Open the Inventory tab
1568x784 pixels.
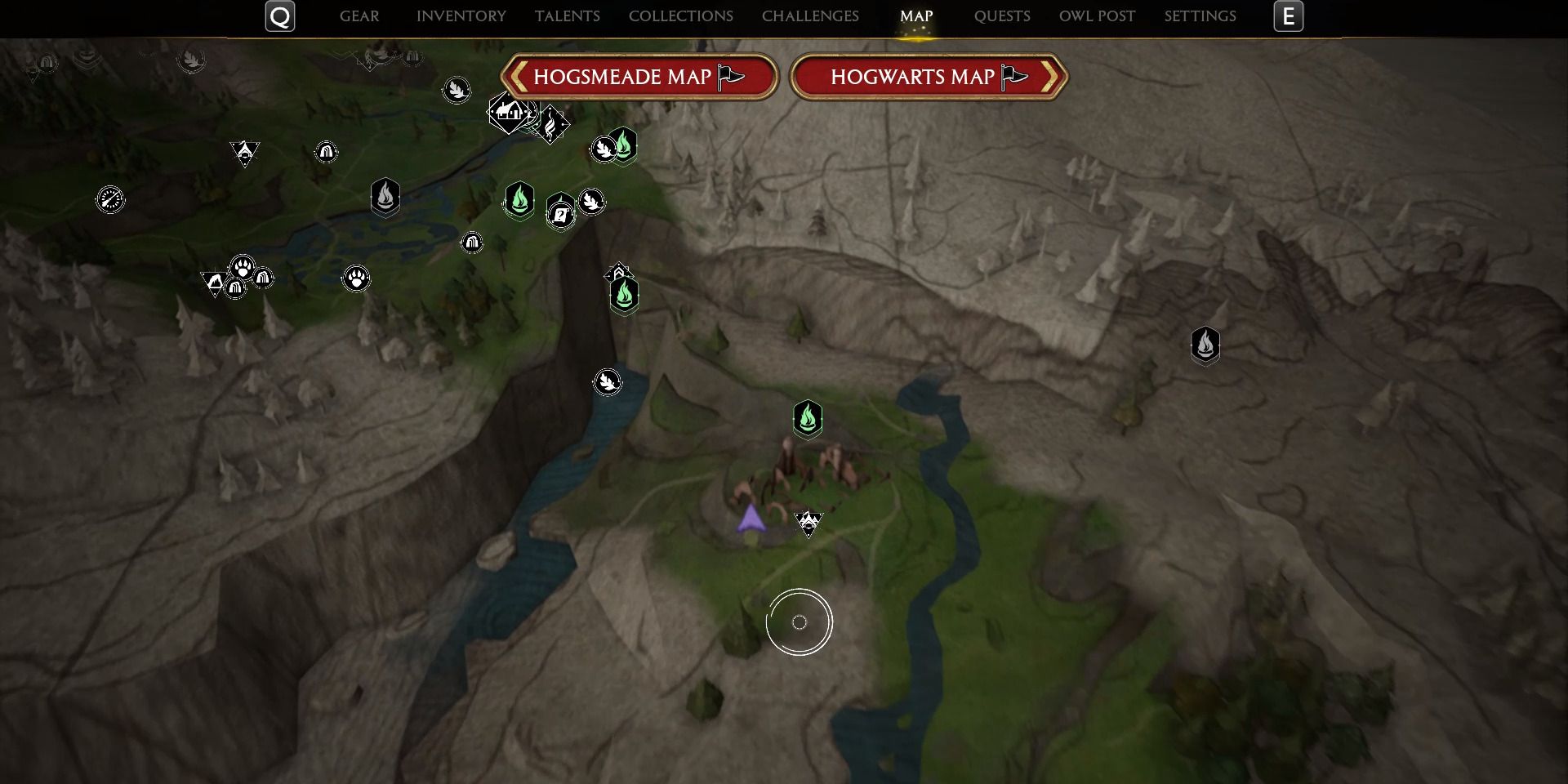pos(461,16)
